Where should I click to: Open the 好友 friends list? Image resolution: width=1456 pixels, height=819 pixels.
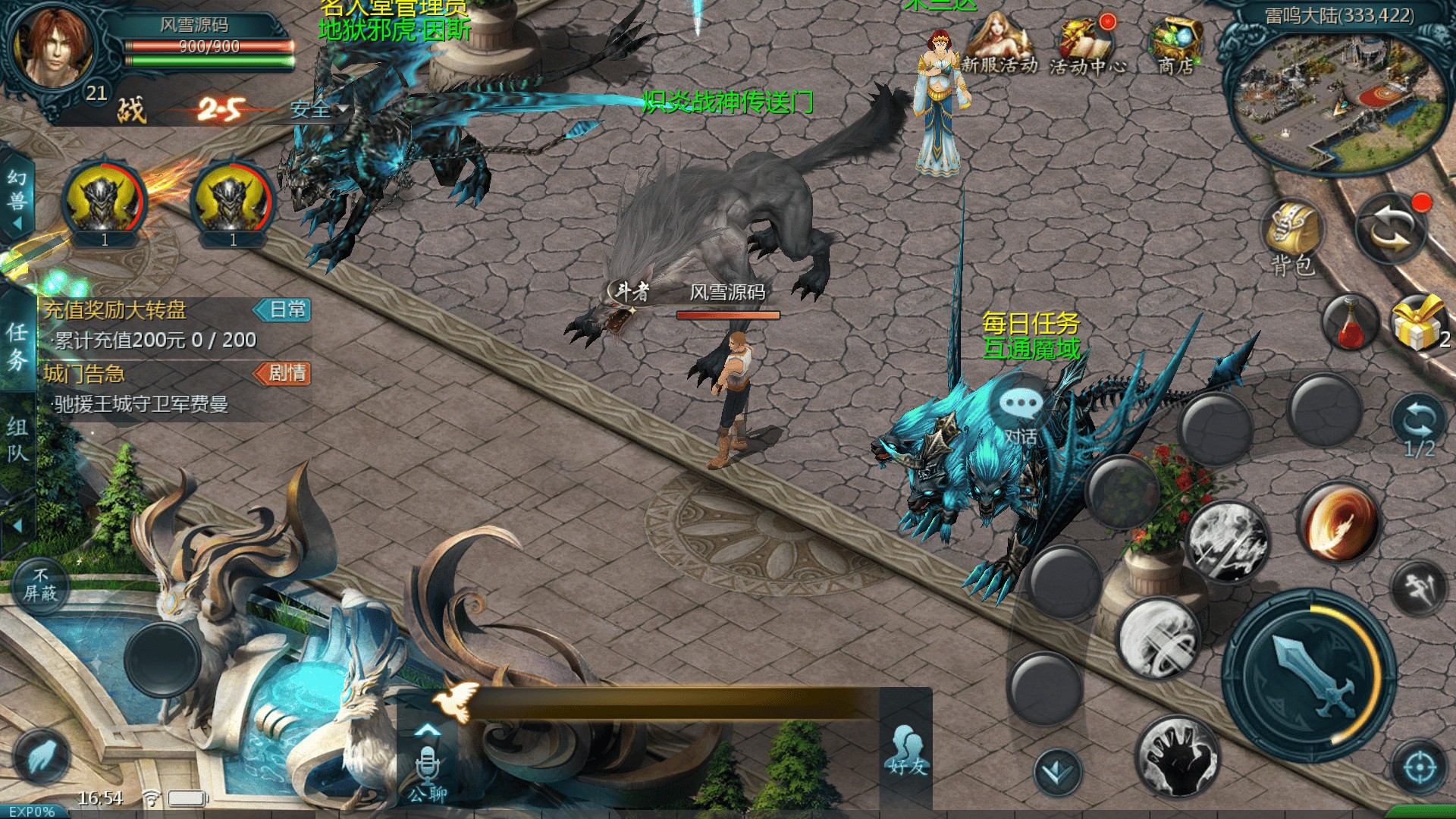pos(908,751)
